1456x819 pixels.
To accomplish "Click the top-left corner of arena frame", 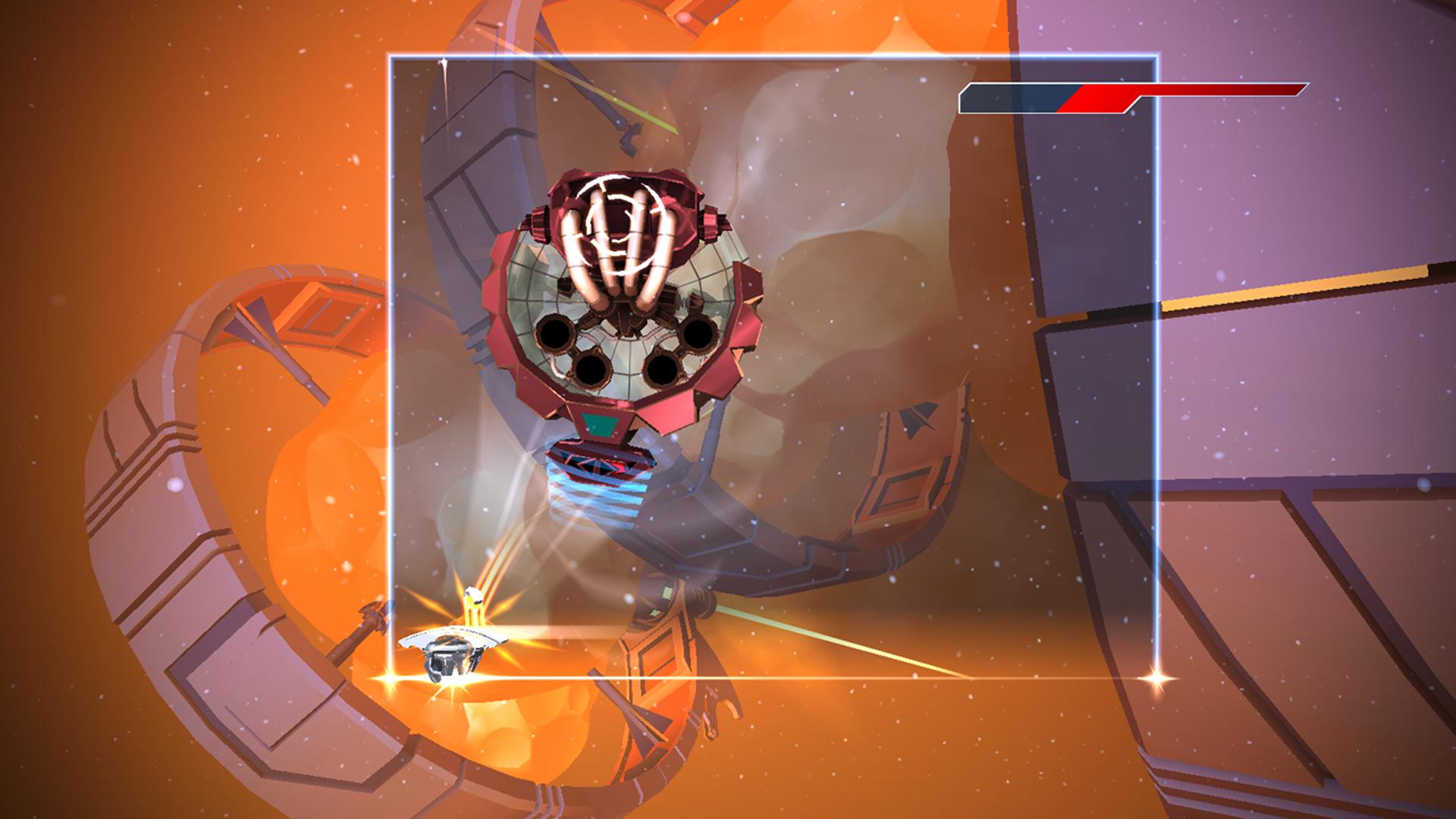I will [391, 55].
